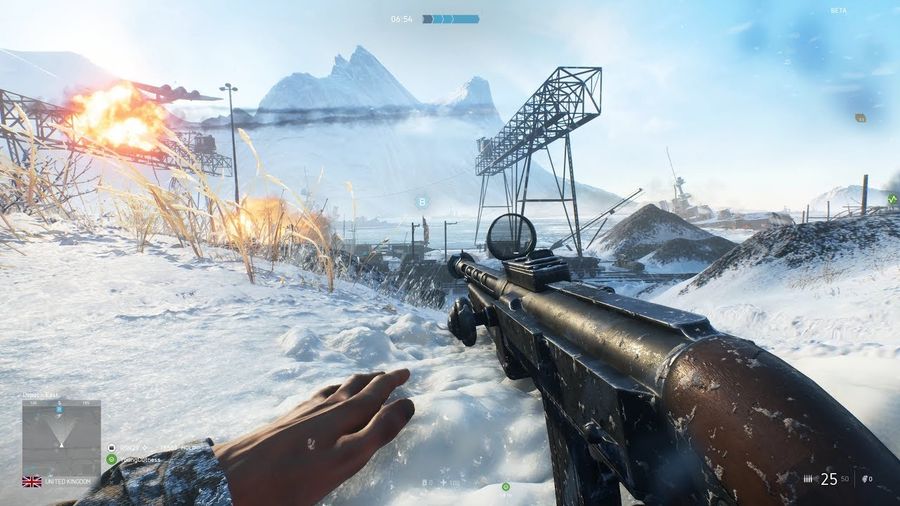The image size is (900, 506).
Task: Select the grenade icon near ammo
Action: click(x=864, y=480)
